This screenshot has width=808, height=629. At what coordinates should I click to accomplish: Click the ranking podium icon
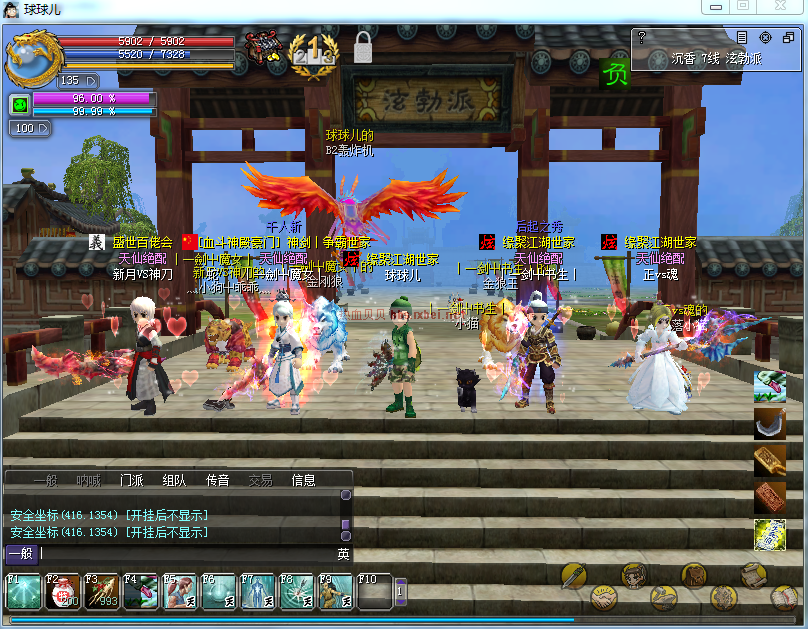(x=312, y=50)
